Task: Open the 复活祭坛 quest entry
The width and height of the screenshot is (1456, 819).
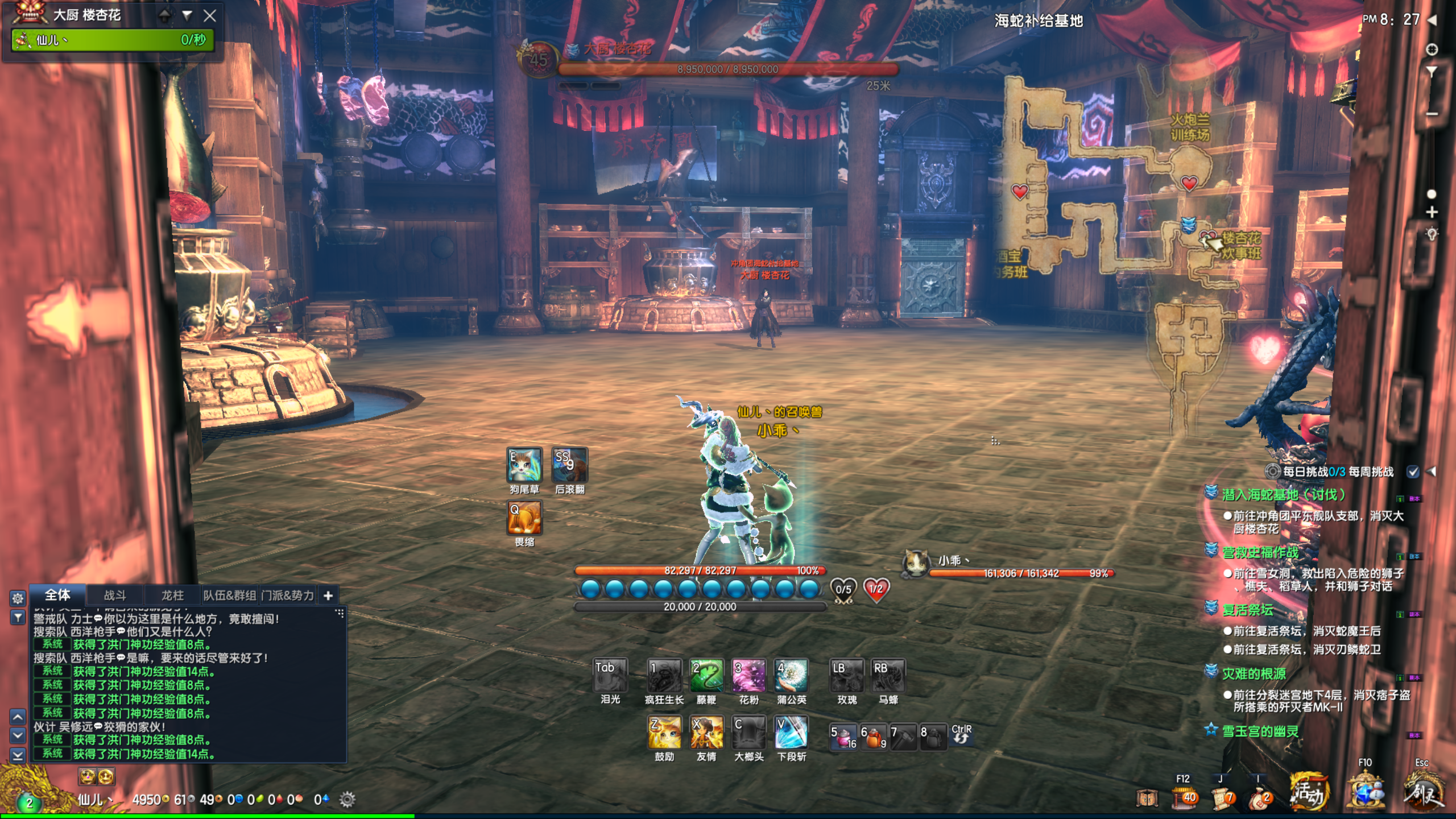Action: coord(1248,610)
